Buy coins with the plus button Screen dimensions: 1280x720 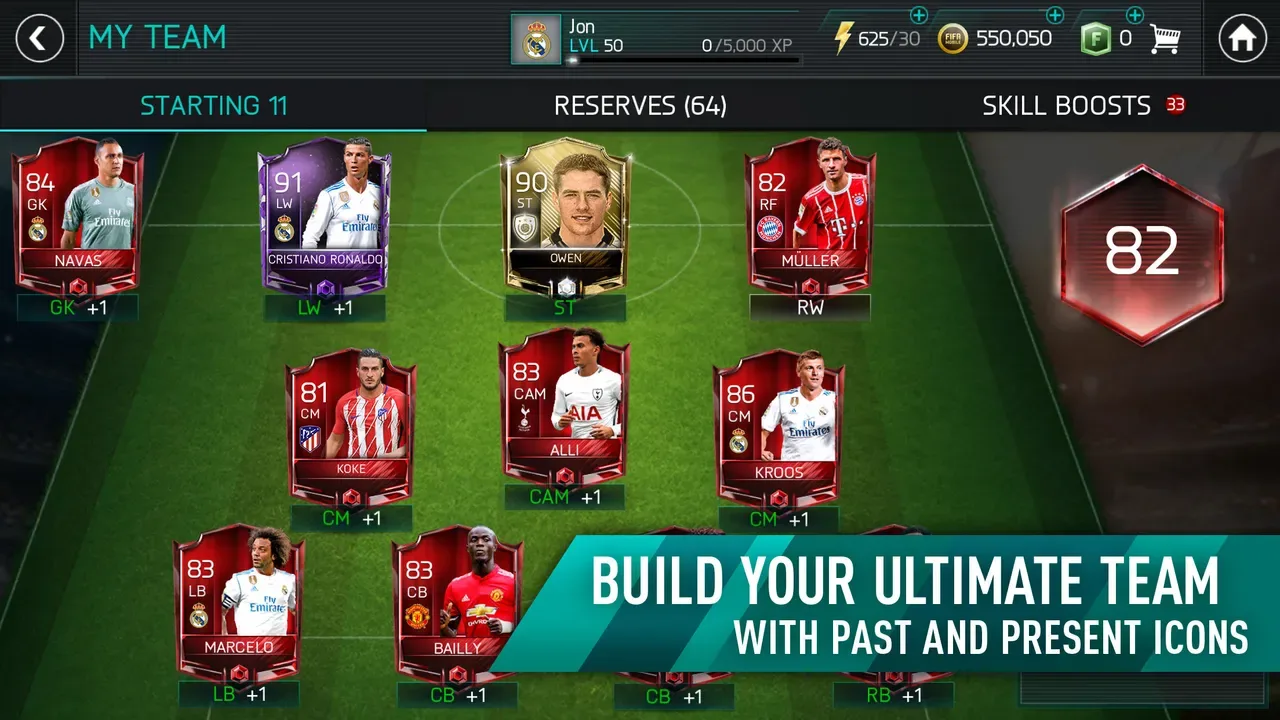1053,15
